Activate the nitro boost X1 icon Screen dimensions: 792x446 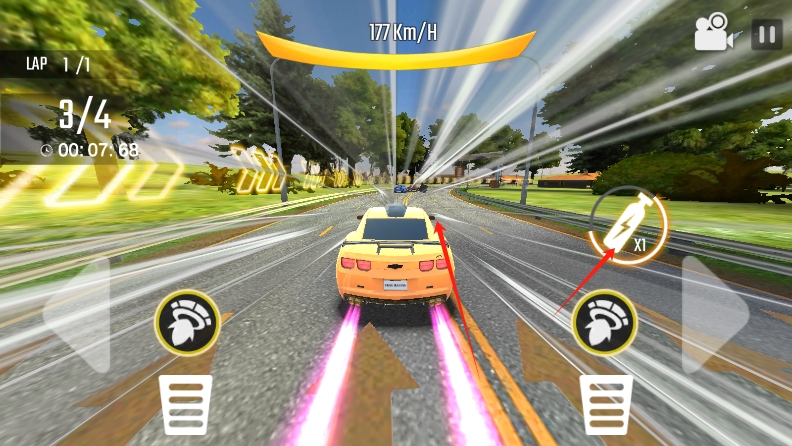630,226
